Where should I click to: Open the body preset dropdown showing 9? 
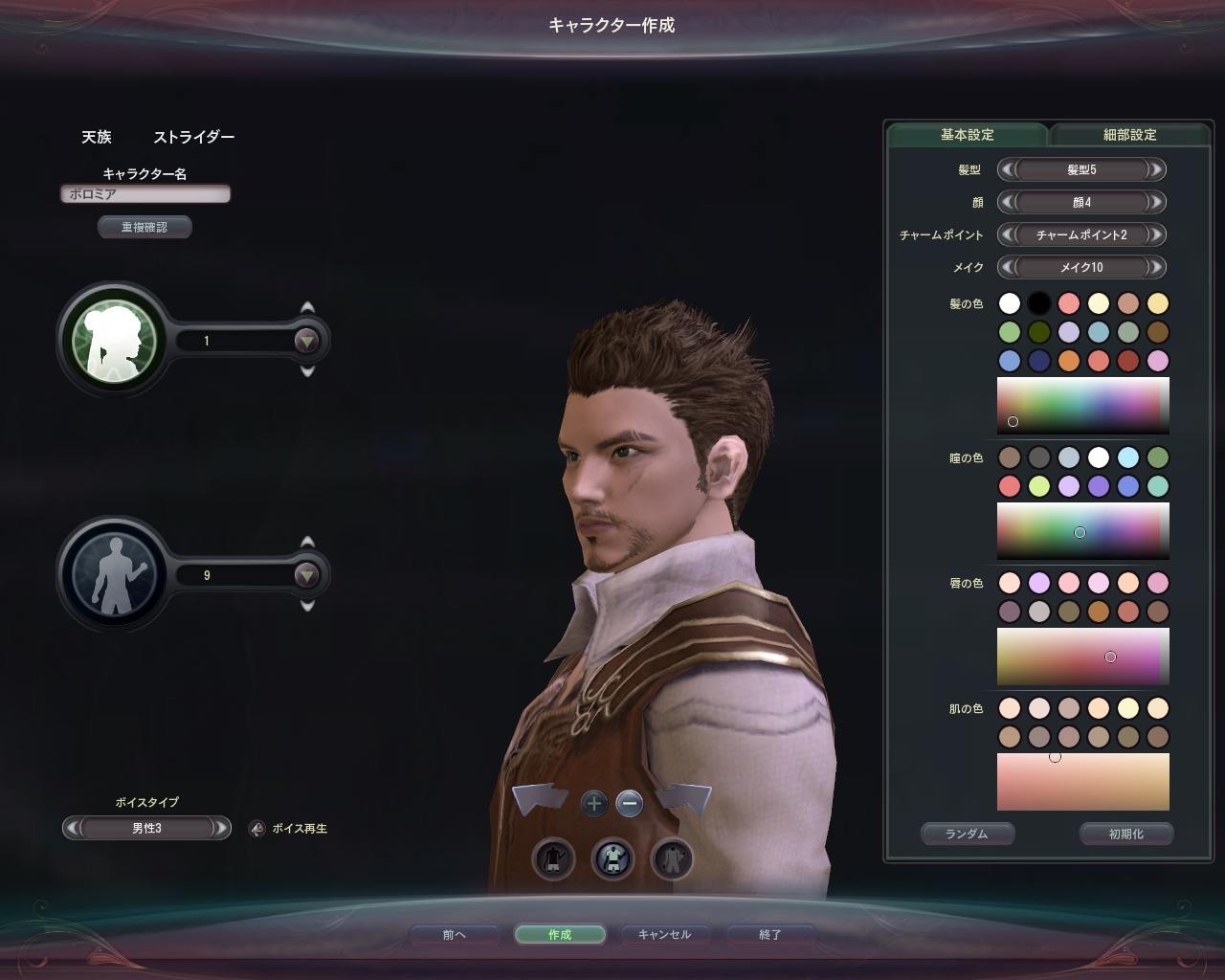tap(306, 575)
